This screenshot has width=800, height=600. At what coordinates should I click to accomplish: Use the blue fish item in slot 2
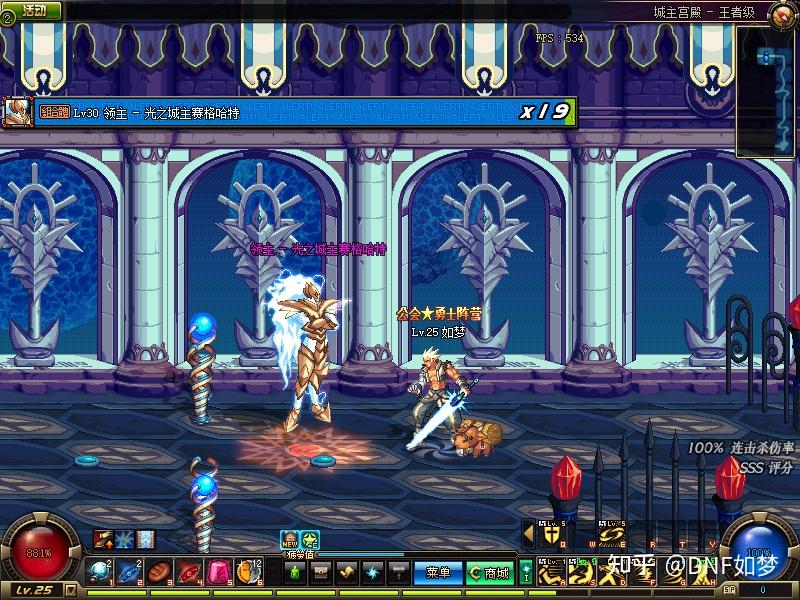coord(131,572)
